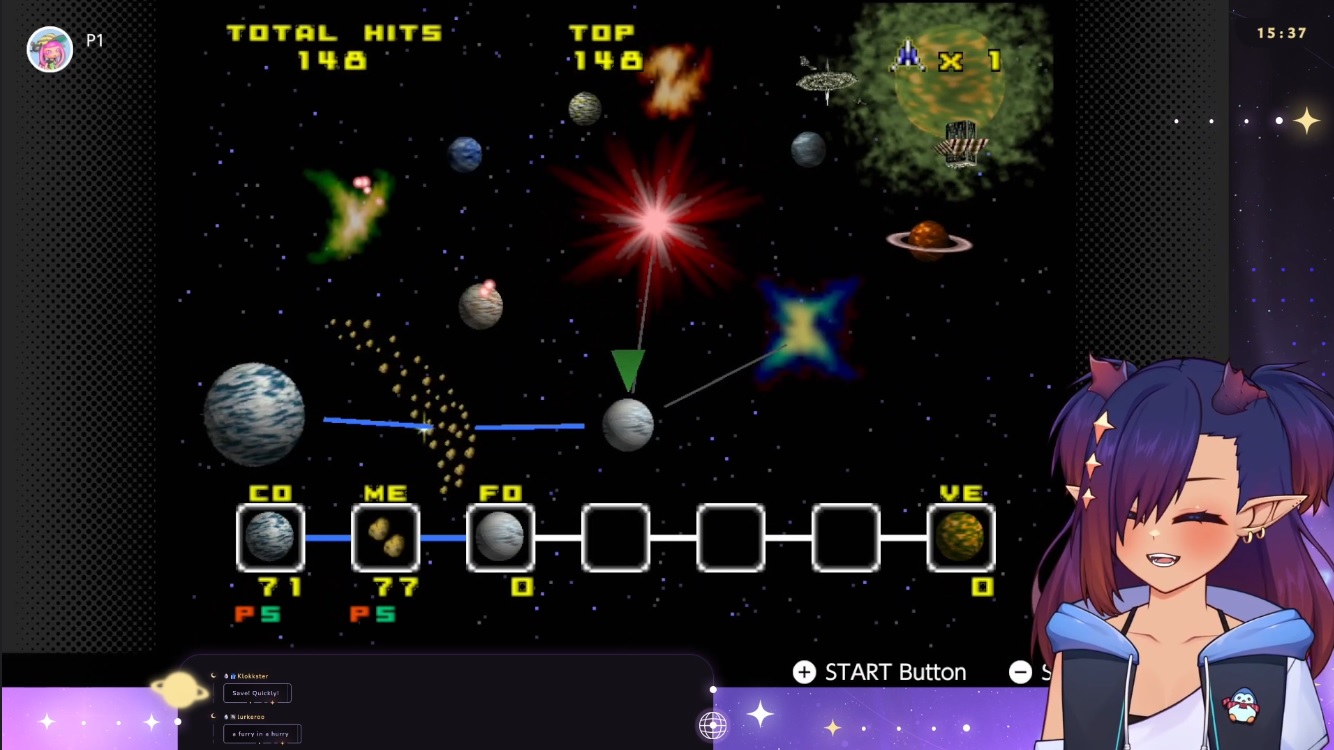Viewport: 1334px width, 750px height.
Task: Select the Corneria tile in the route bar
Action: point(270,537)
